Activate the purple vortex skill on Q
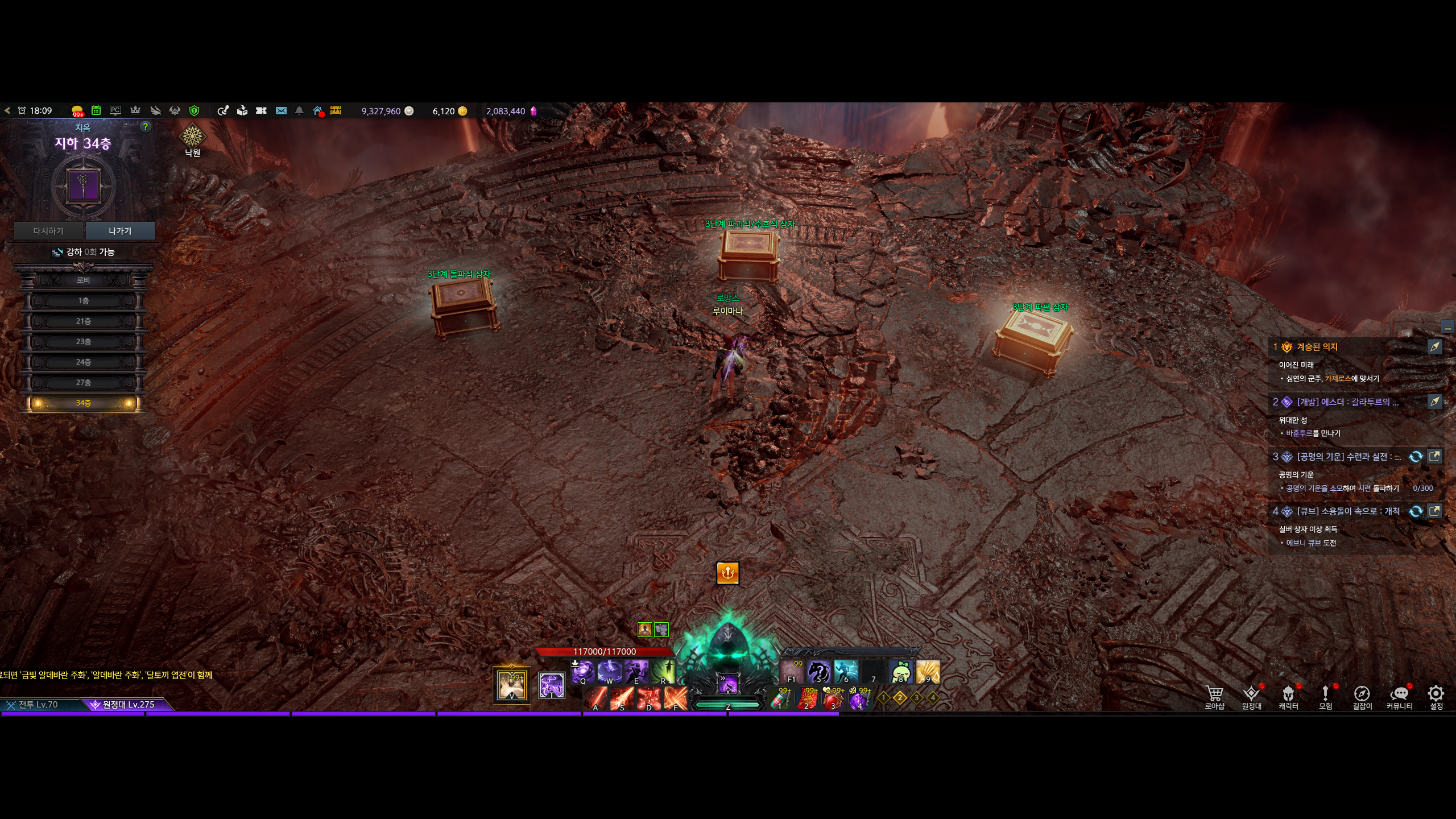The image size is (1456, 819). tap(582, 672)
